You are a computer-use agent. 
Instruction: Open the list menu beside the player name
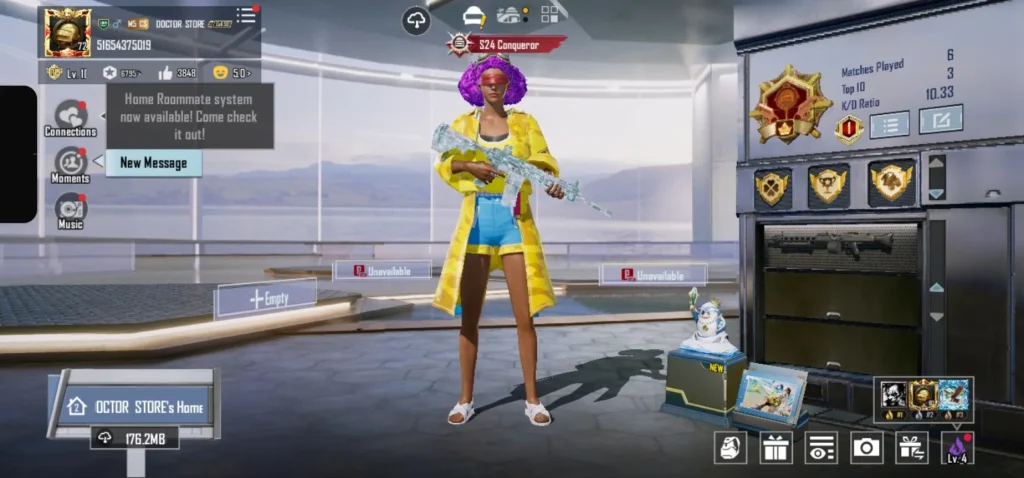pyautogui.click(x=246, y=16)
